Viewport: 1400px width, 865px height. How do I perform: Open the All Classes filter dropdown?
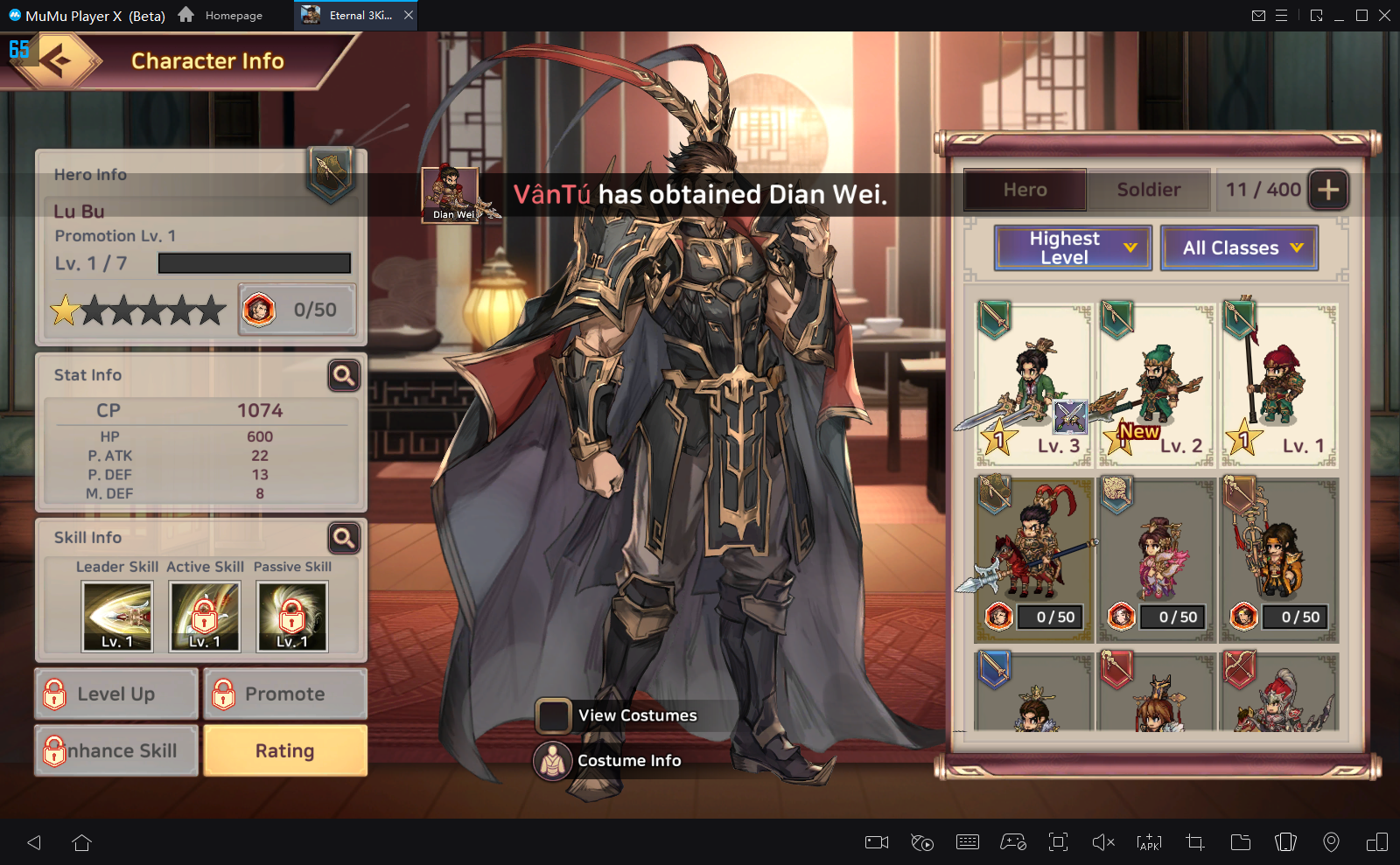tap(1239, 248)
